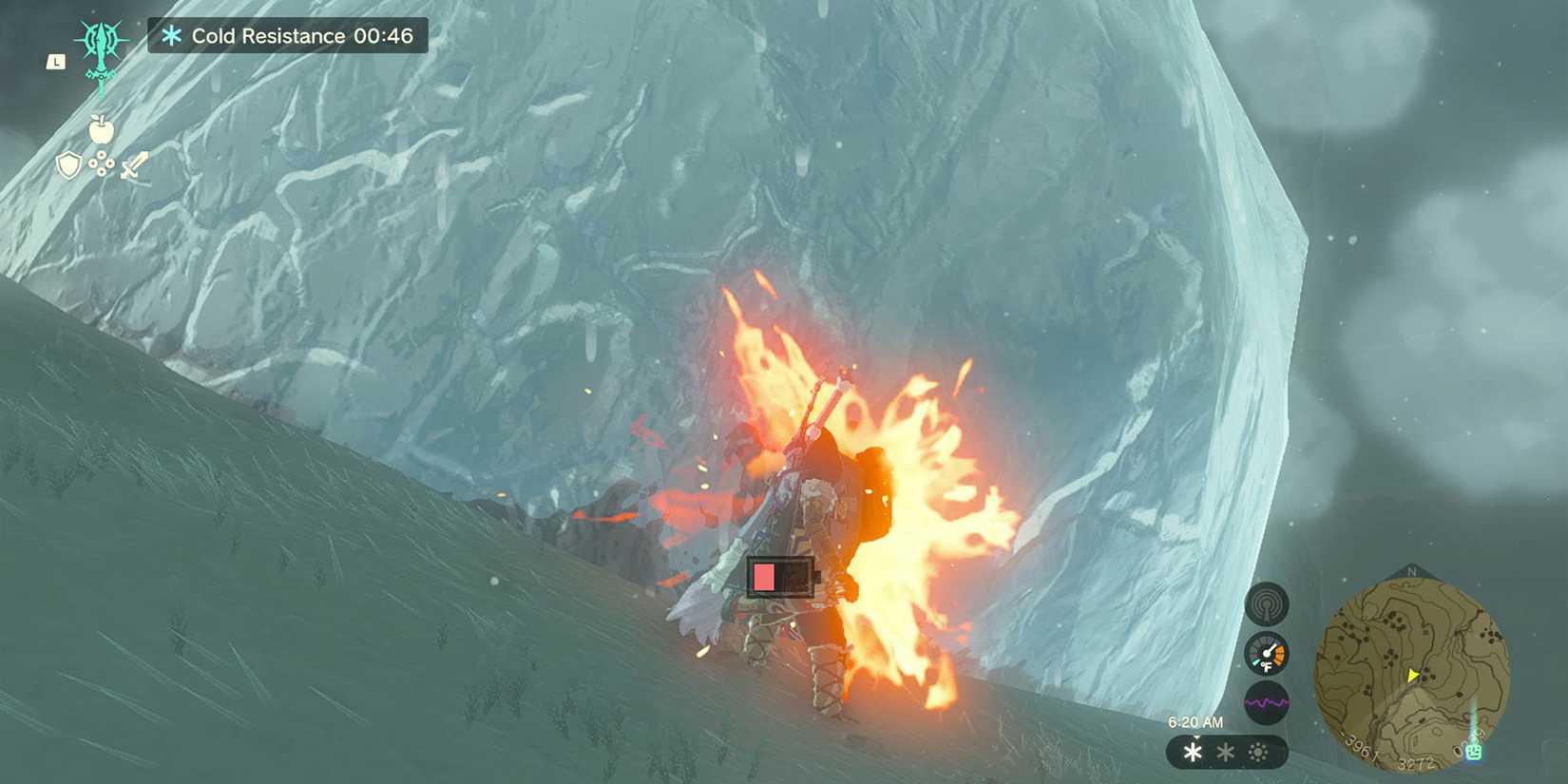Click the Fahrenheit temperature gauge icon
Image resolution: width=1568 pixels, height=784 pixels.
click(1267, 653)
